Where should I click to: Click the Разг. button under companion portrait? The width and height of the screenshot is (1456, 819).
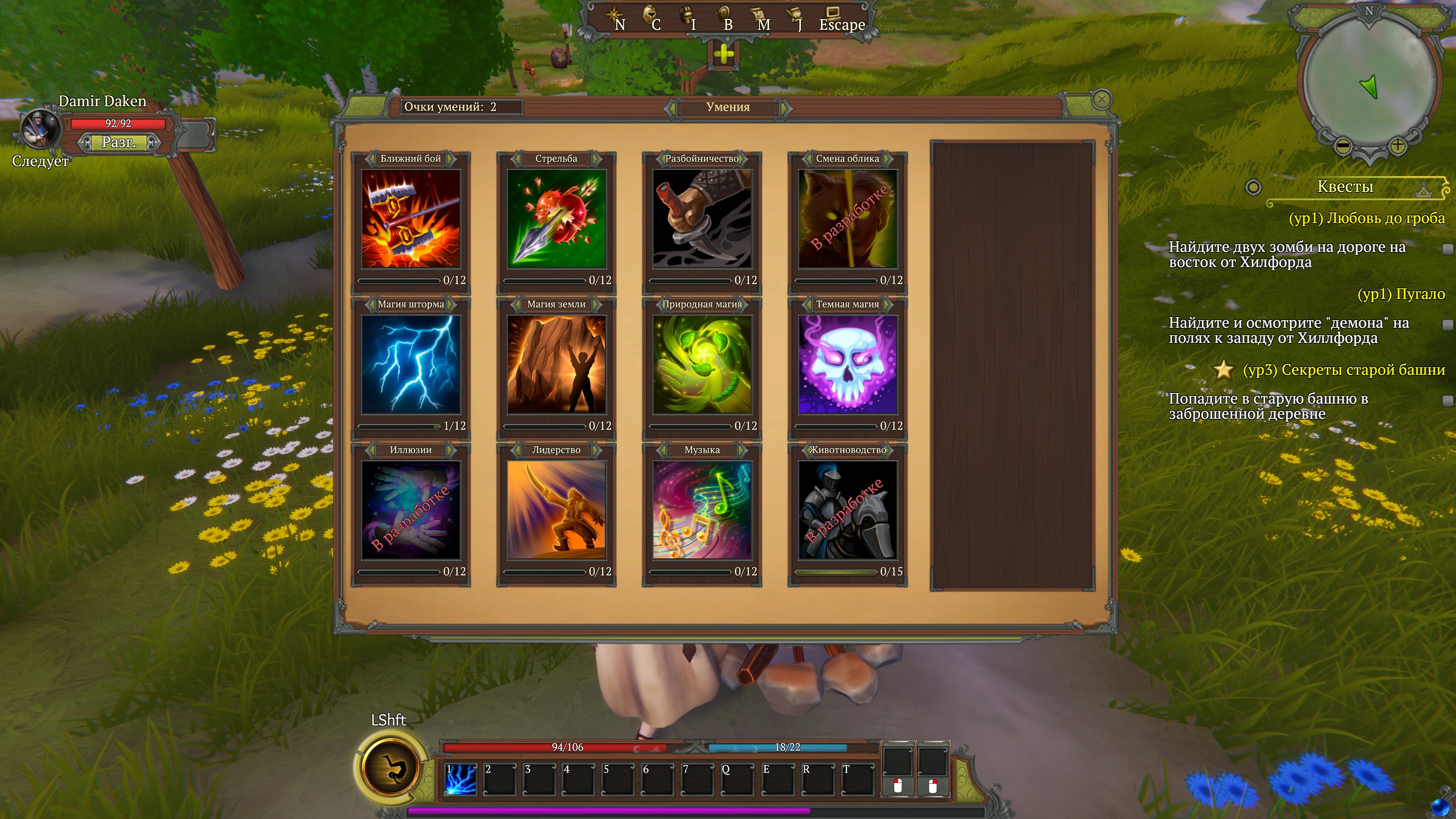coord(119,142)
